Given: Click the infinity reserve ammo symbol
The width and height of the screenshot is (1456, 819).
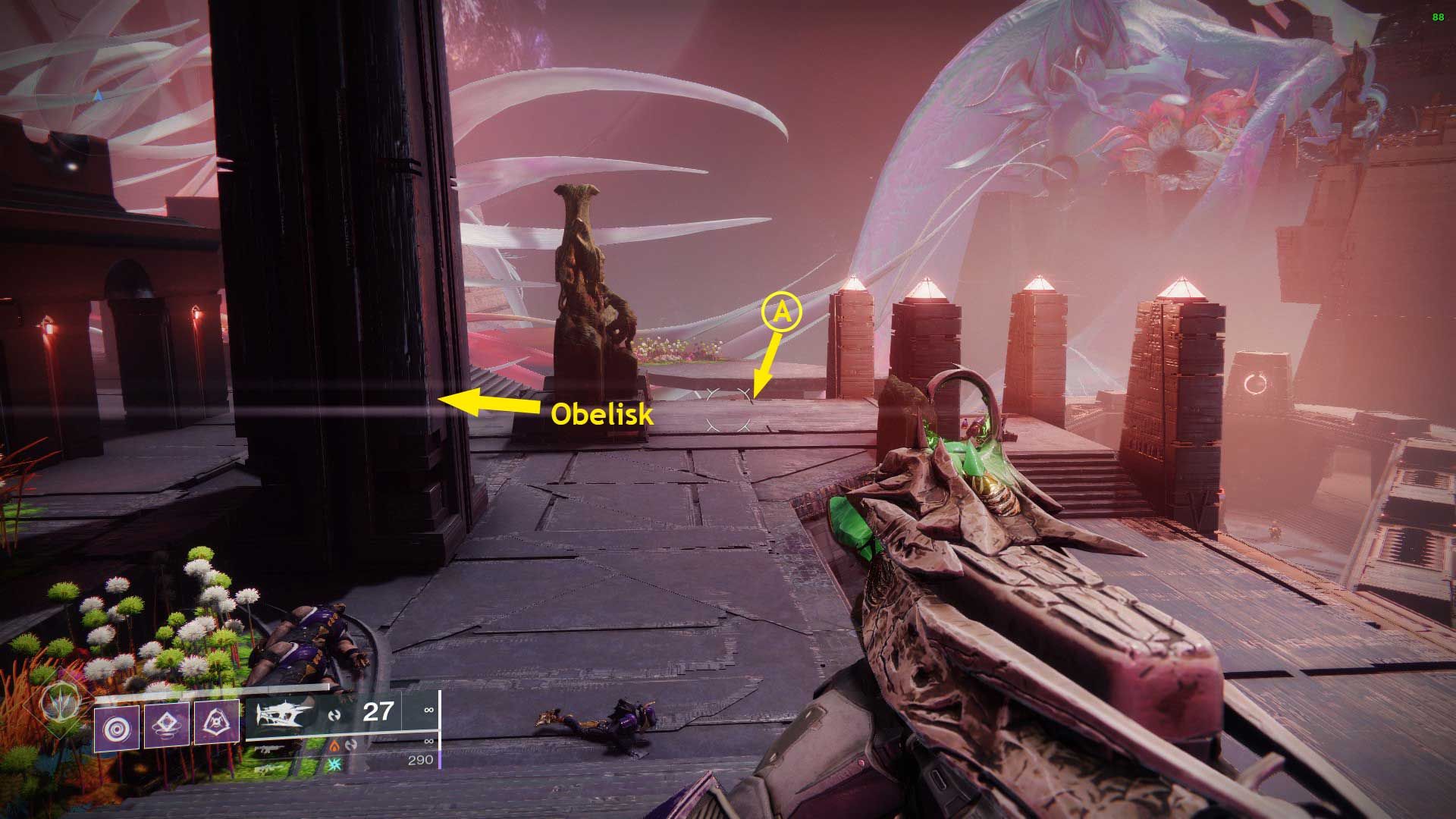Looking at the screenshot, I should coord(428,709).
